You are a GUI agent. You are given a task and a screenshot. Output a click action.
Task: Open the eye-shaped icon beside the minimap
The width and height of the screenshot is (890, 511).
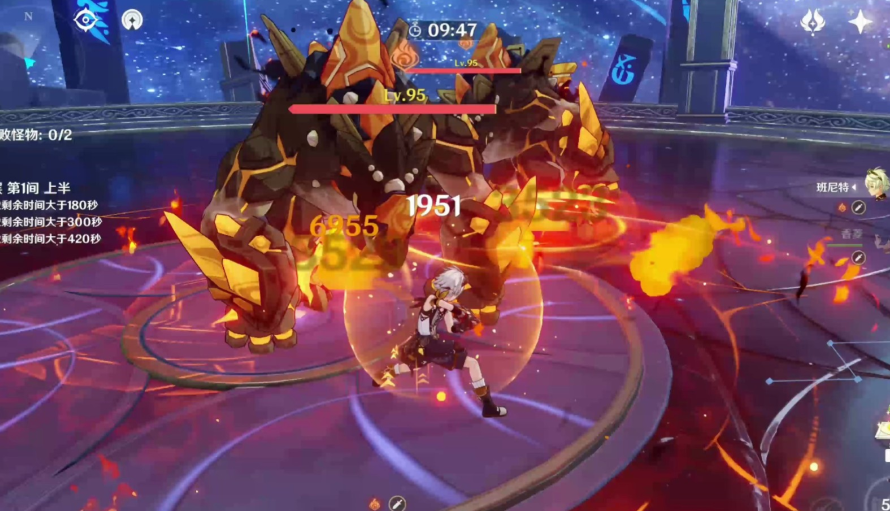point(86,19)
